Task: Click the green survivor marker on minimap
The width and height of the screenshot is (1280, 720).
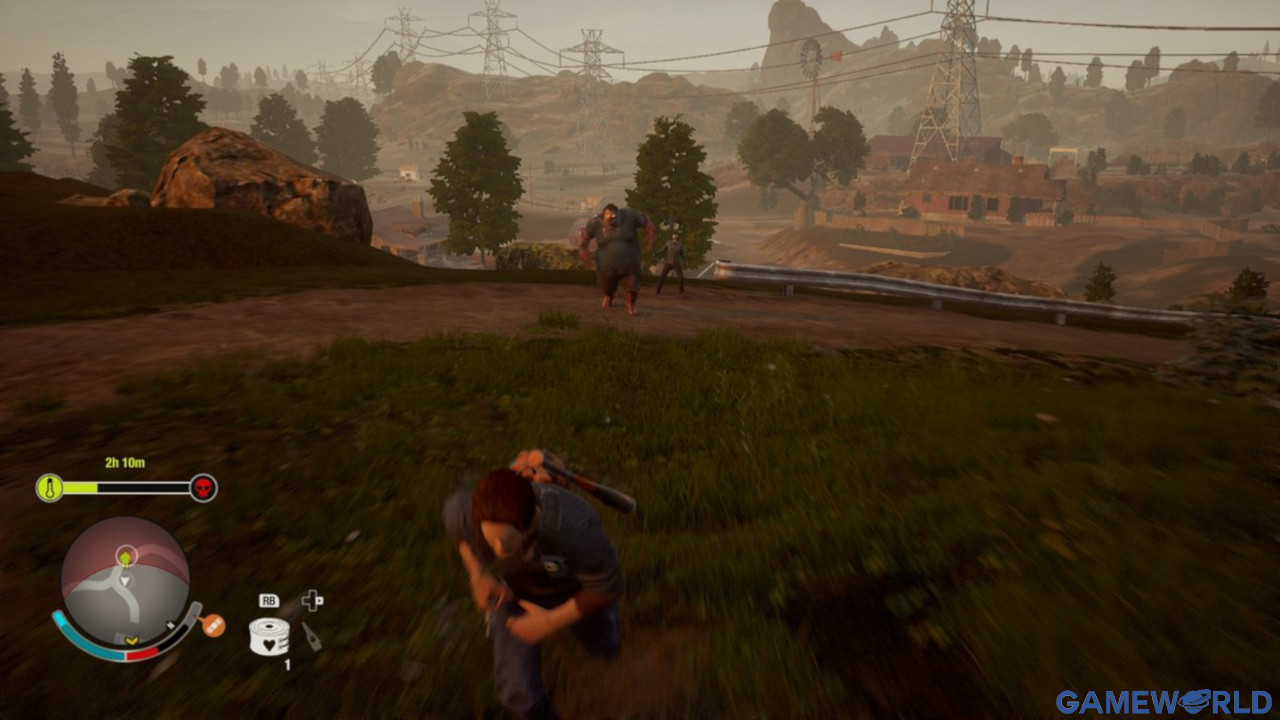Action: tap(125, 555)
